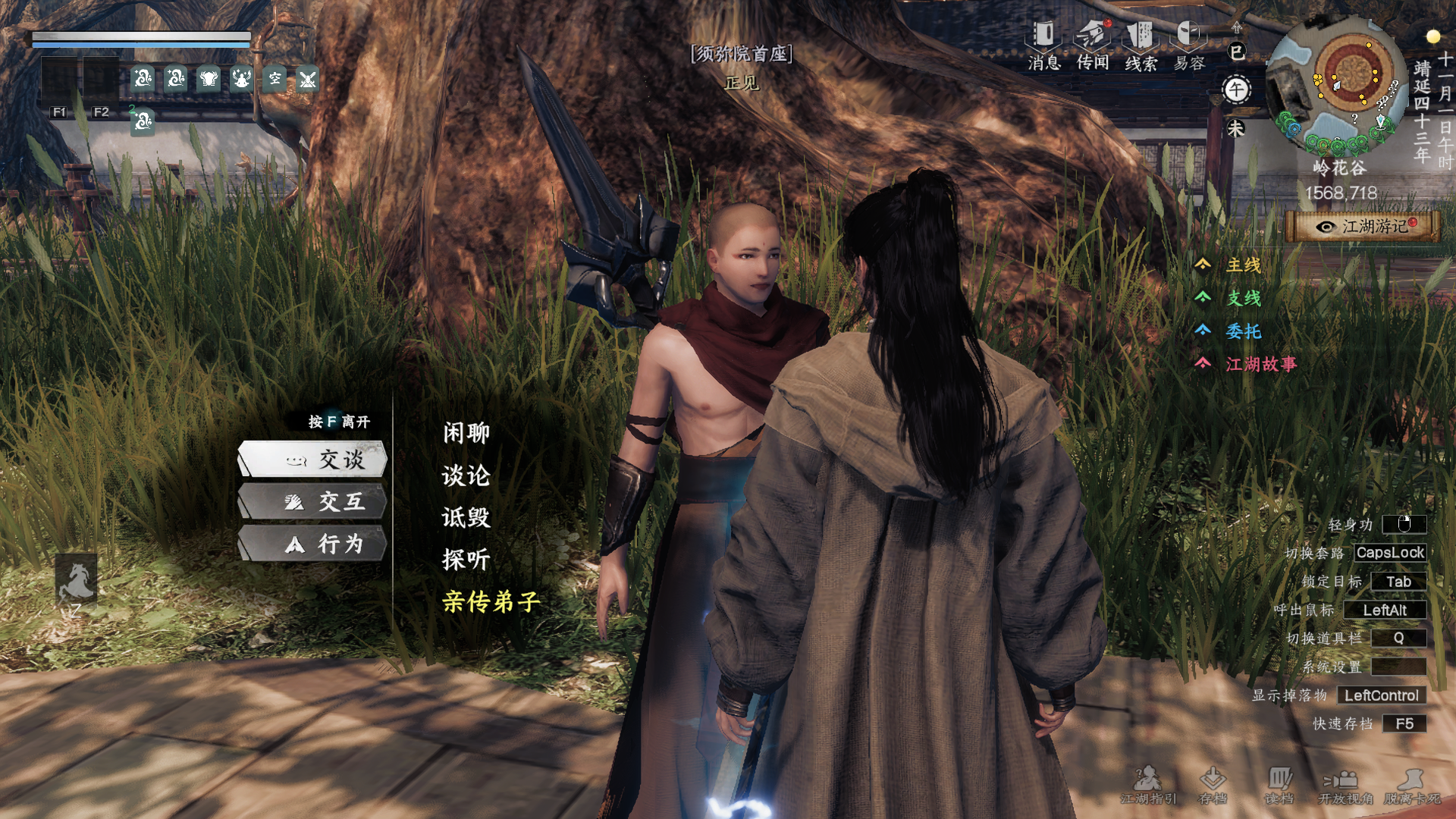Expand the 支线 side quest tracker

(x=1243, y=298)
